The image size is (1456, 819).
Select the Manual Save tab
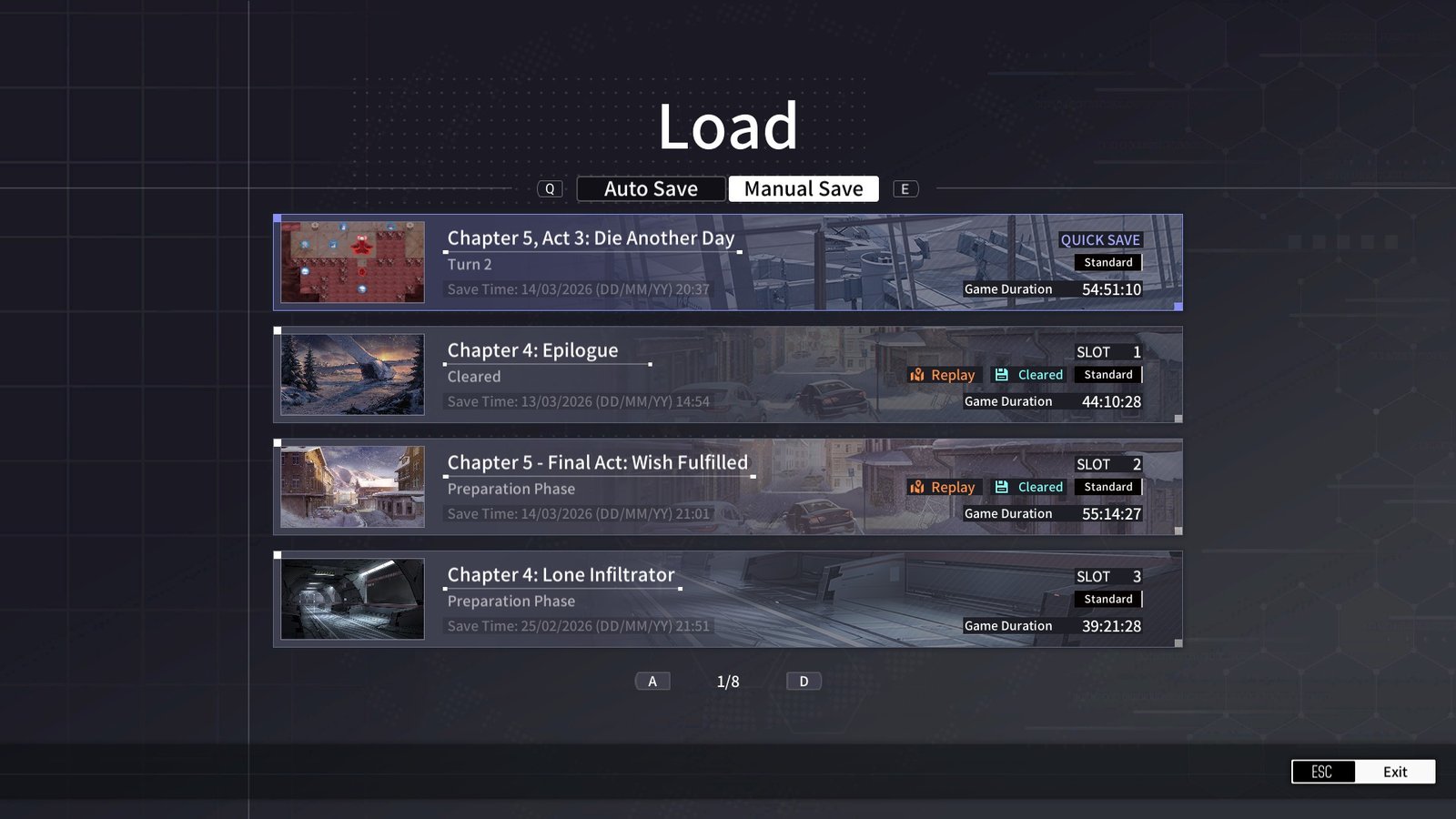click(x=803, y=188)
